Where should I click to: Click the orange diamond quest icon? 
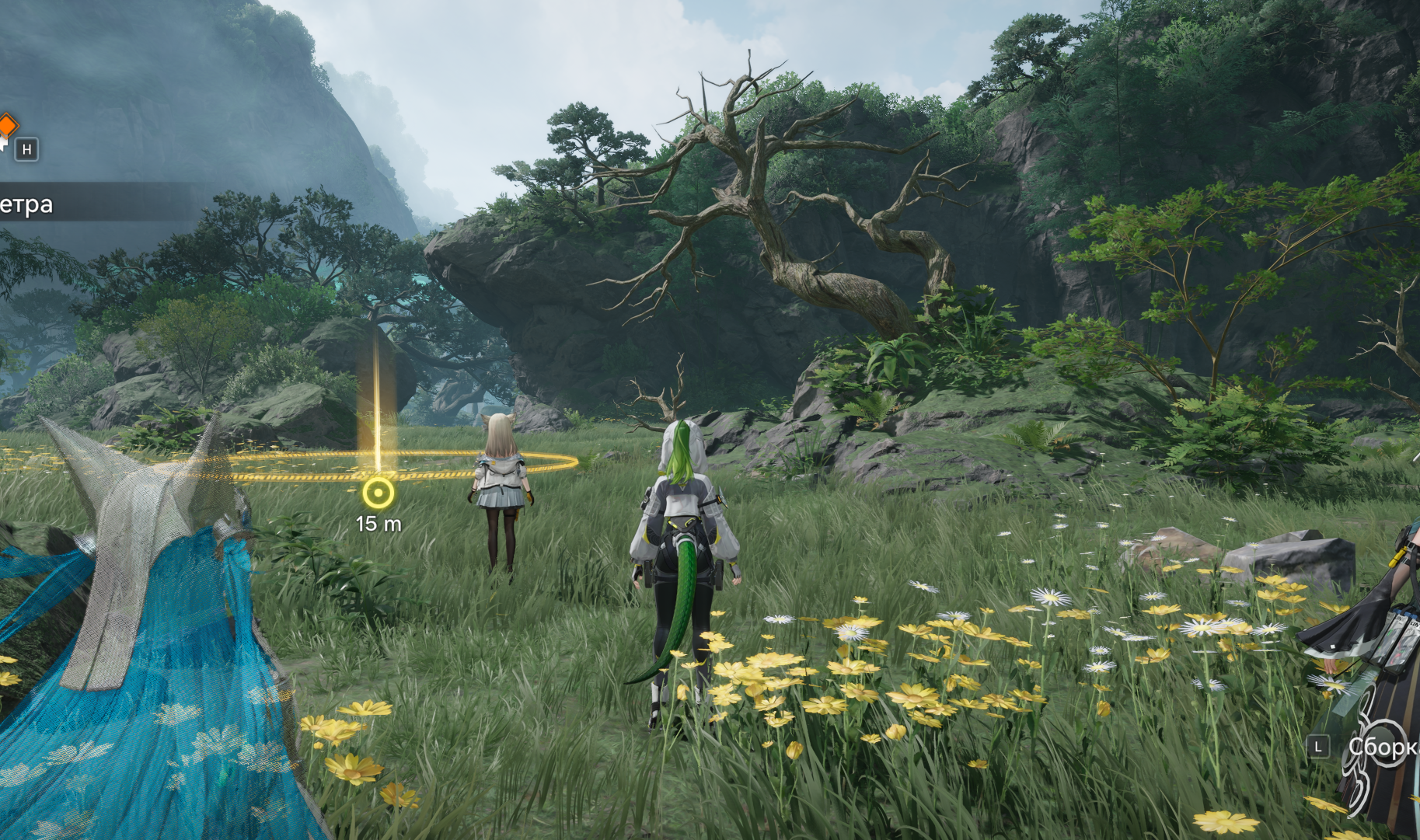(7, 124)
